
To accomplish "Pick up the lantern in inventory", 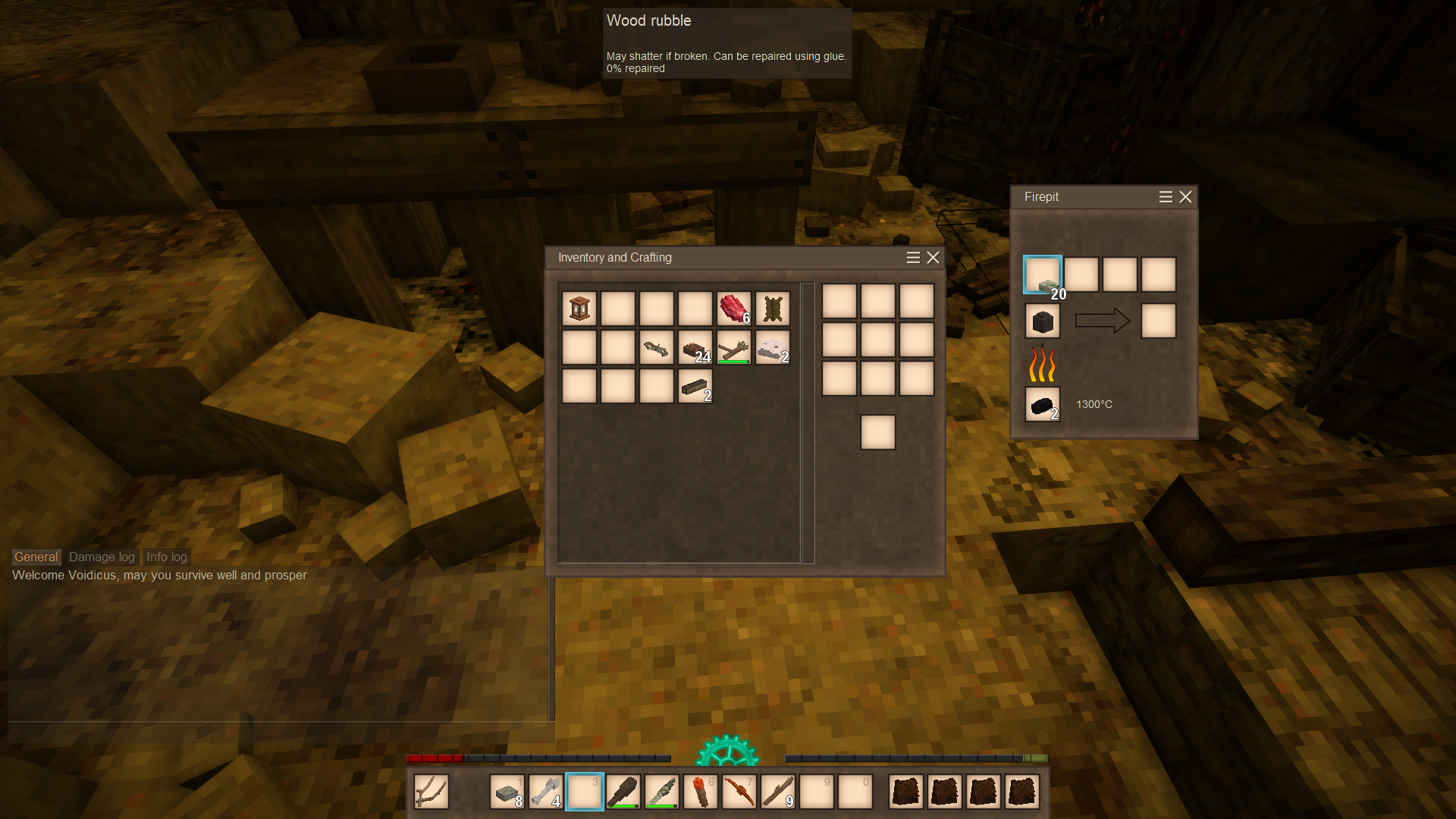I will 579,309.
